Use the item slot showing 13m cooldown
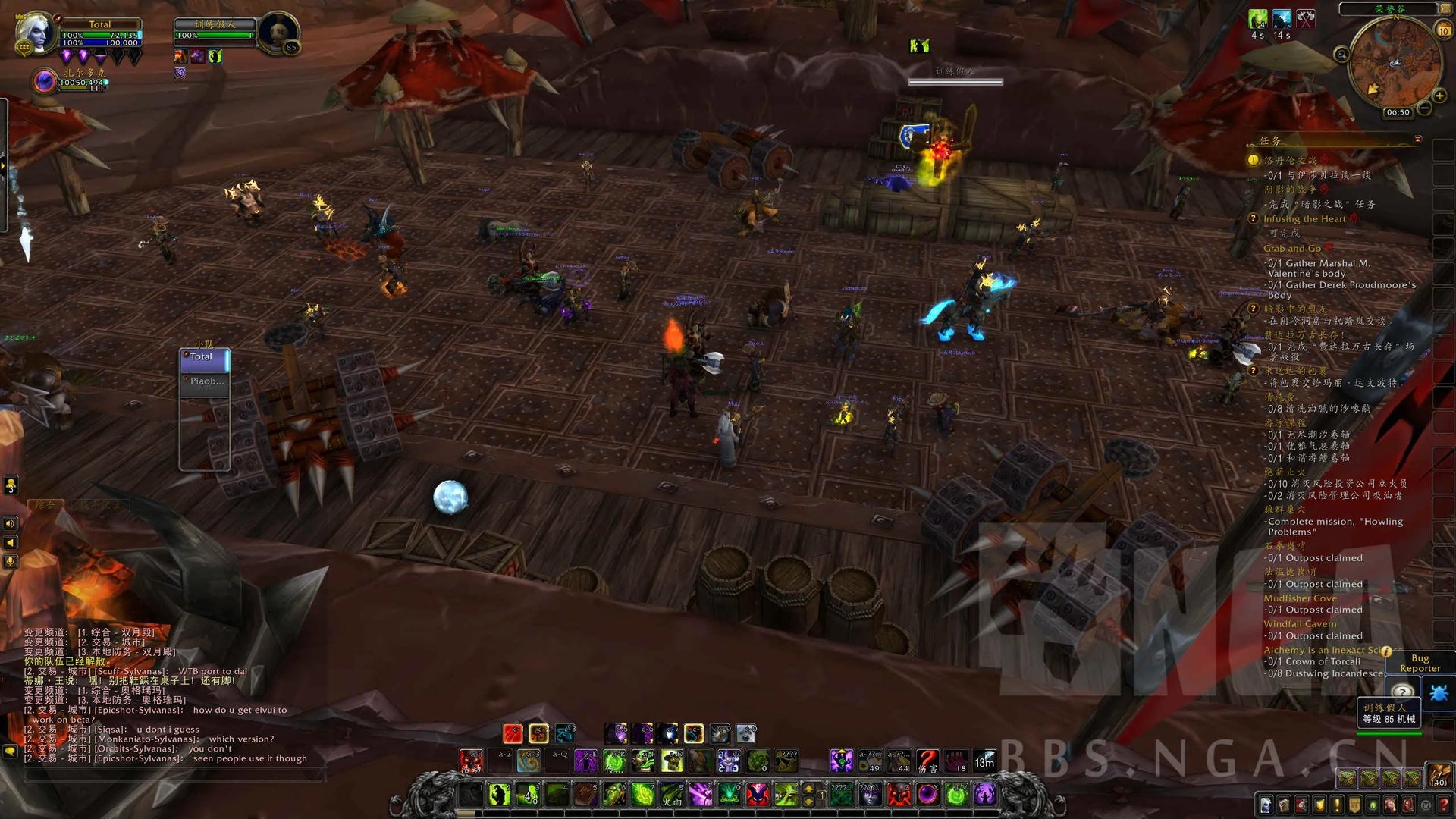Viewport: 1456px width, 819px height. point(984,761)
